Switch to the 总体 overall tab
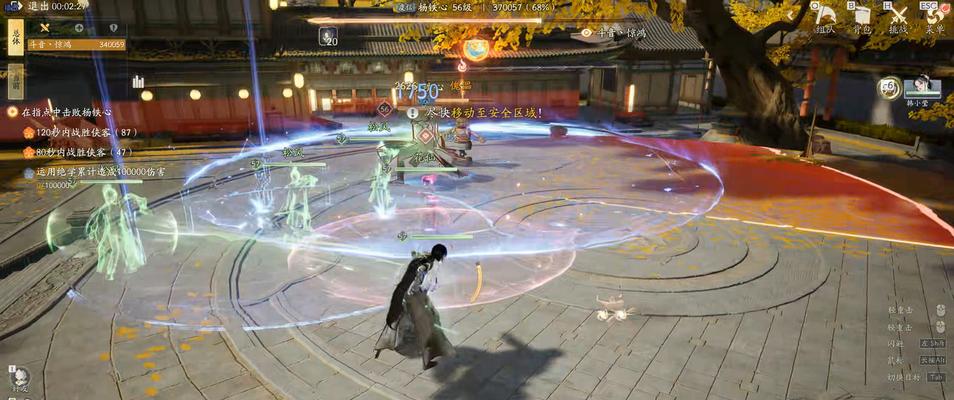Screen dimensions: 954x400 tap(15, 38)
